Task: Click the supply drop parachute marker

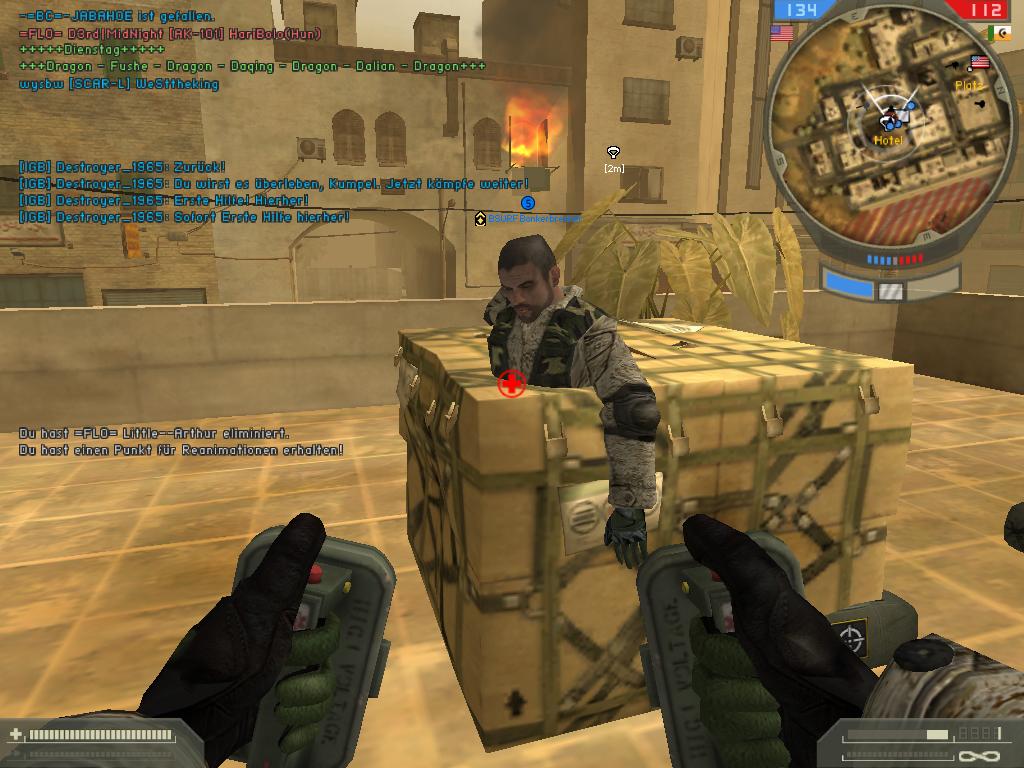Action: [x=614, y=152]
